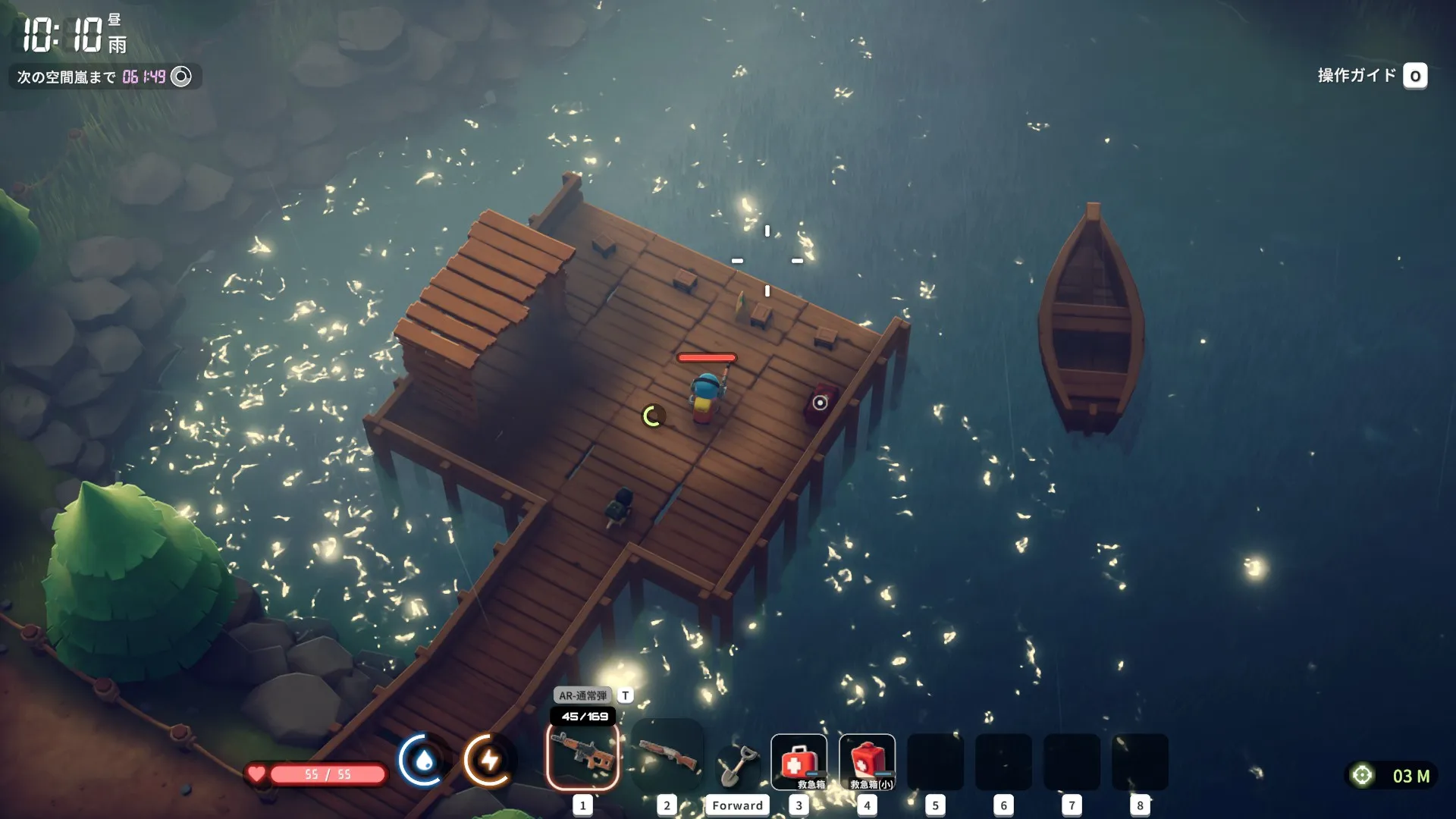
Task: Click the green target distance icon
Action: point(1362,775)
